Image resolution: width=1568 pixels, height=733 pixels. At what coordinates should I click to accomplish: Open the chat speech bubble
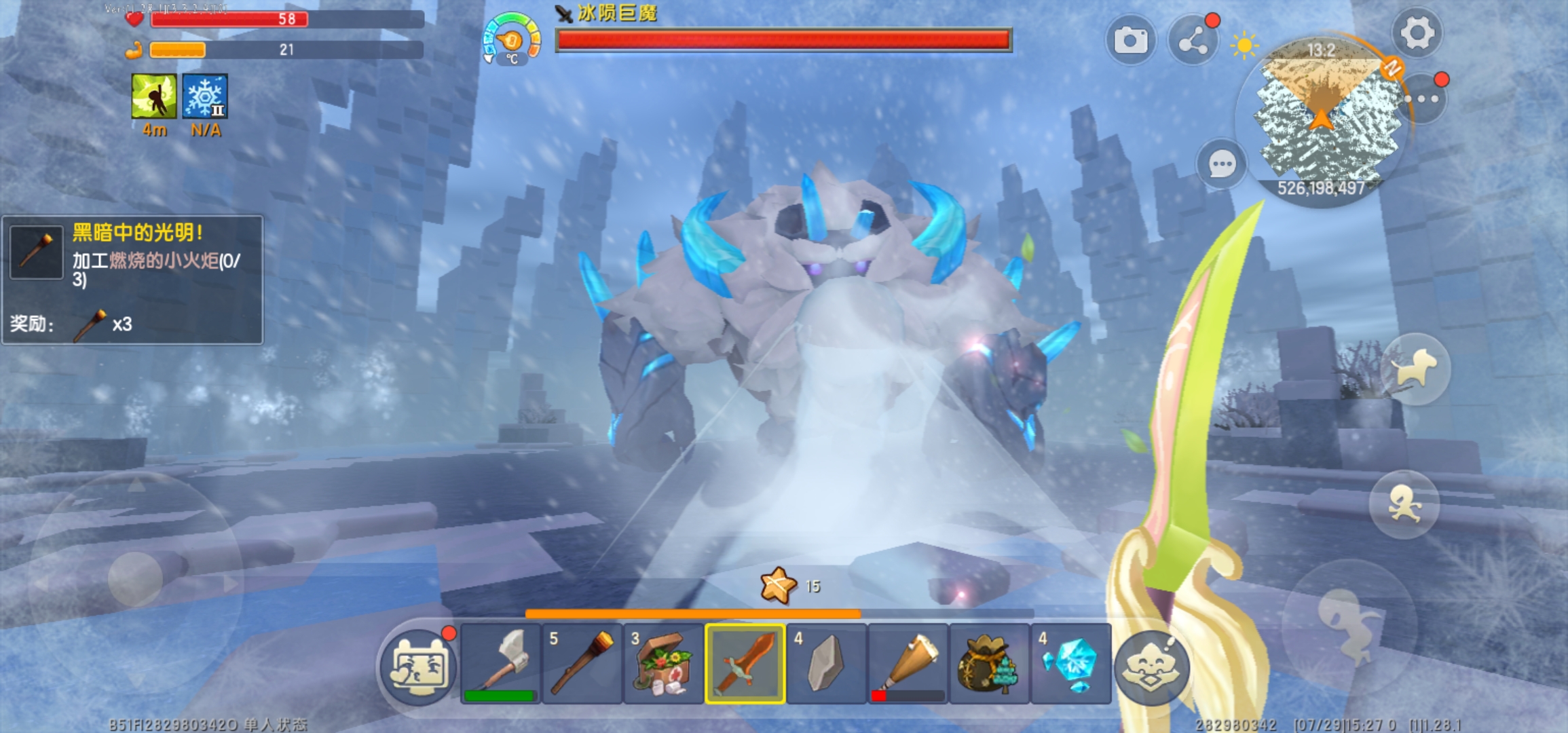[x=1222, y=164]
